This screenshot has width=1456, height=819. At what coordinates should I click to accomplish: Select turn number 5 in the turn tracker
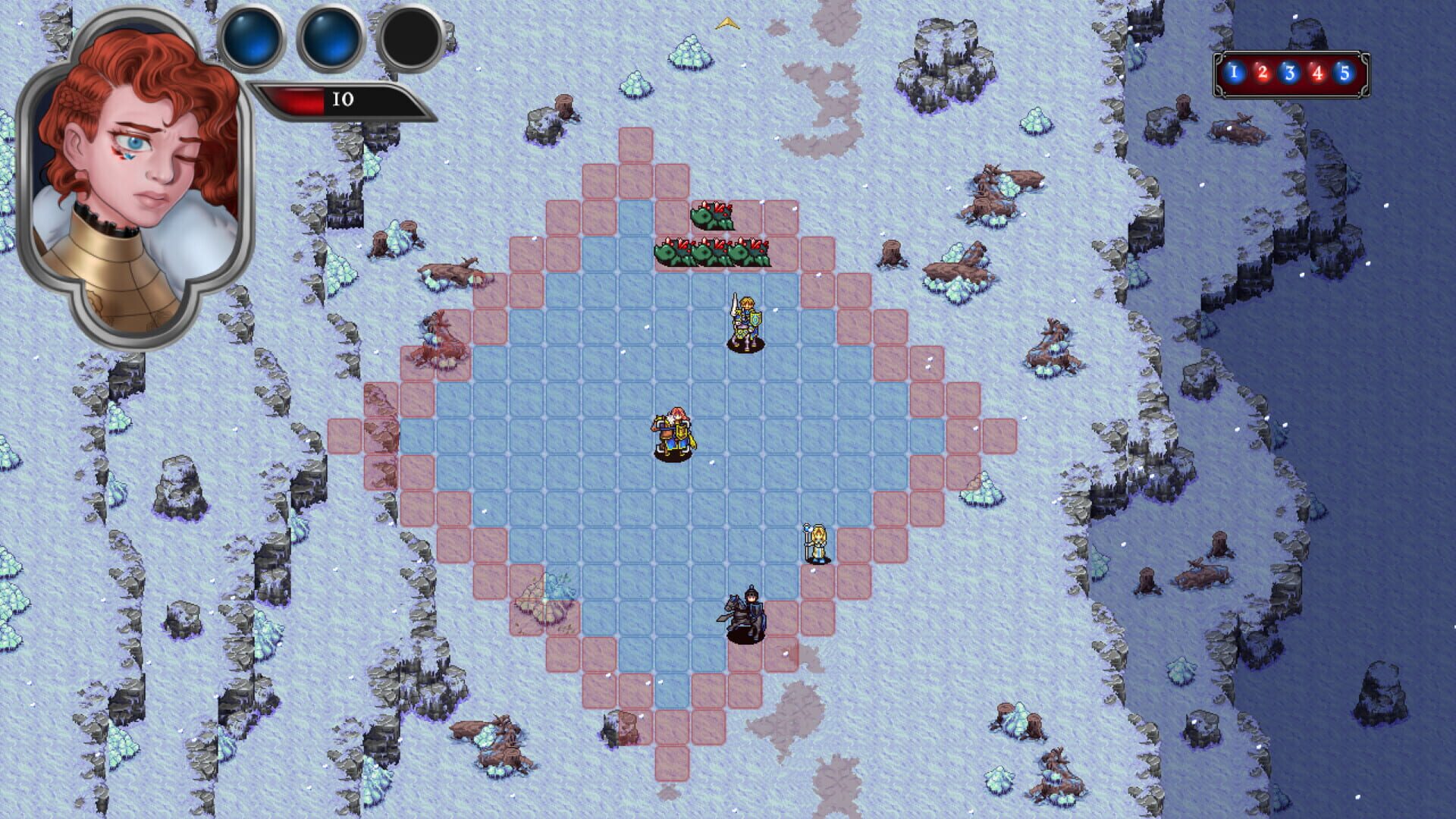pyautogui.click(x=1346, y=71)
